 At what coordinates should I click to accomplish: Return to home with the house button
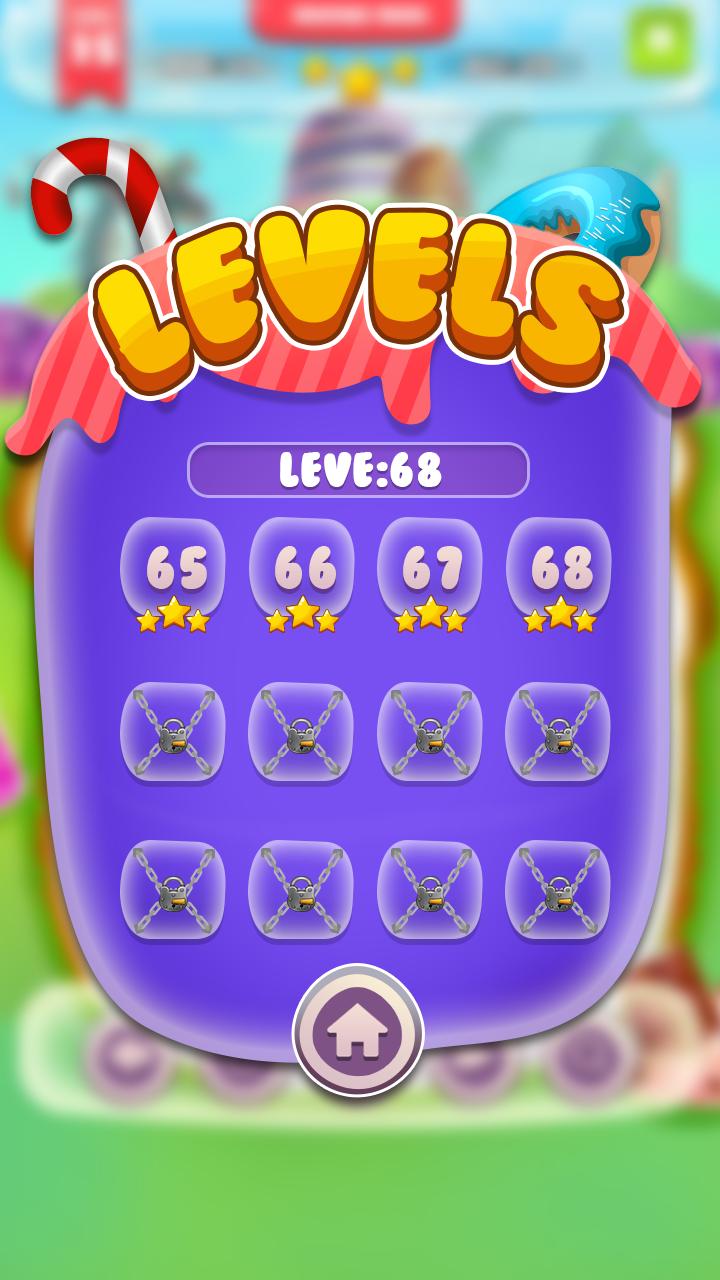pyautogui.click(x=358, y=1031)
